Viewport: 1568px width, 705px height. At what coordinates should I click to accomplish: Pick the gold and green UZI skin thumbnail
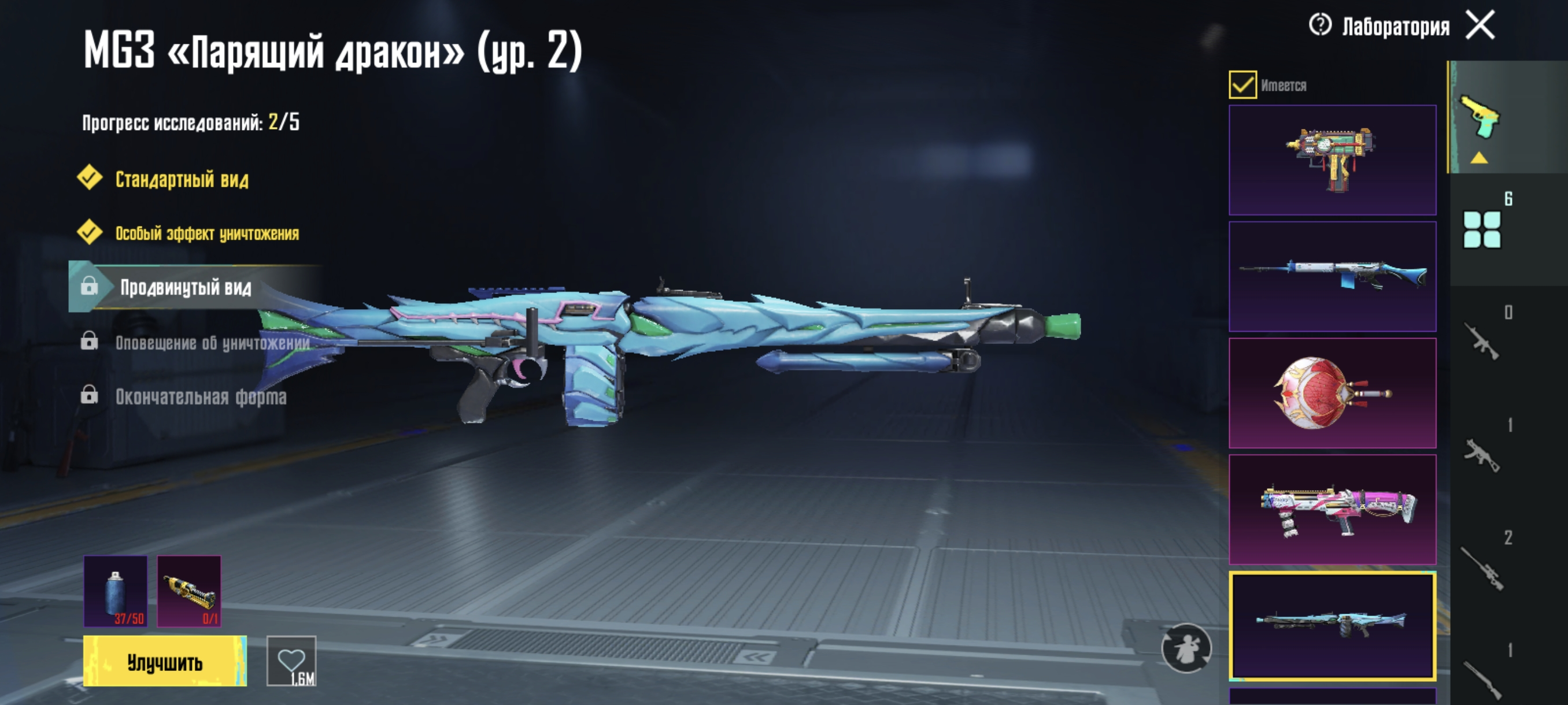coord(1332,160)
